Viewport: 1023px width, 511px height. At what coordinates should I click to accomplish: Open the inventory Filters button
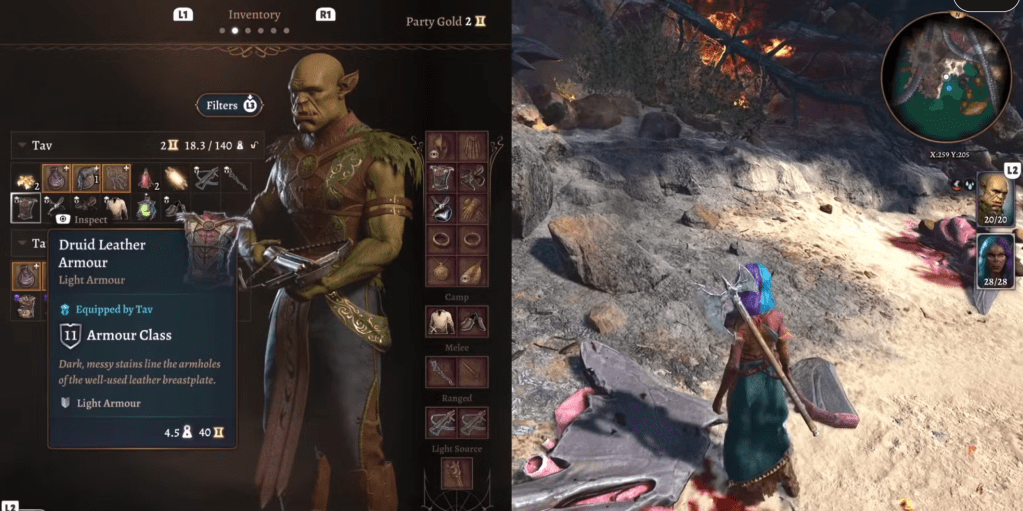230,105
